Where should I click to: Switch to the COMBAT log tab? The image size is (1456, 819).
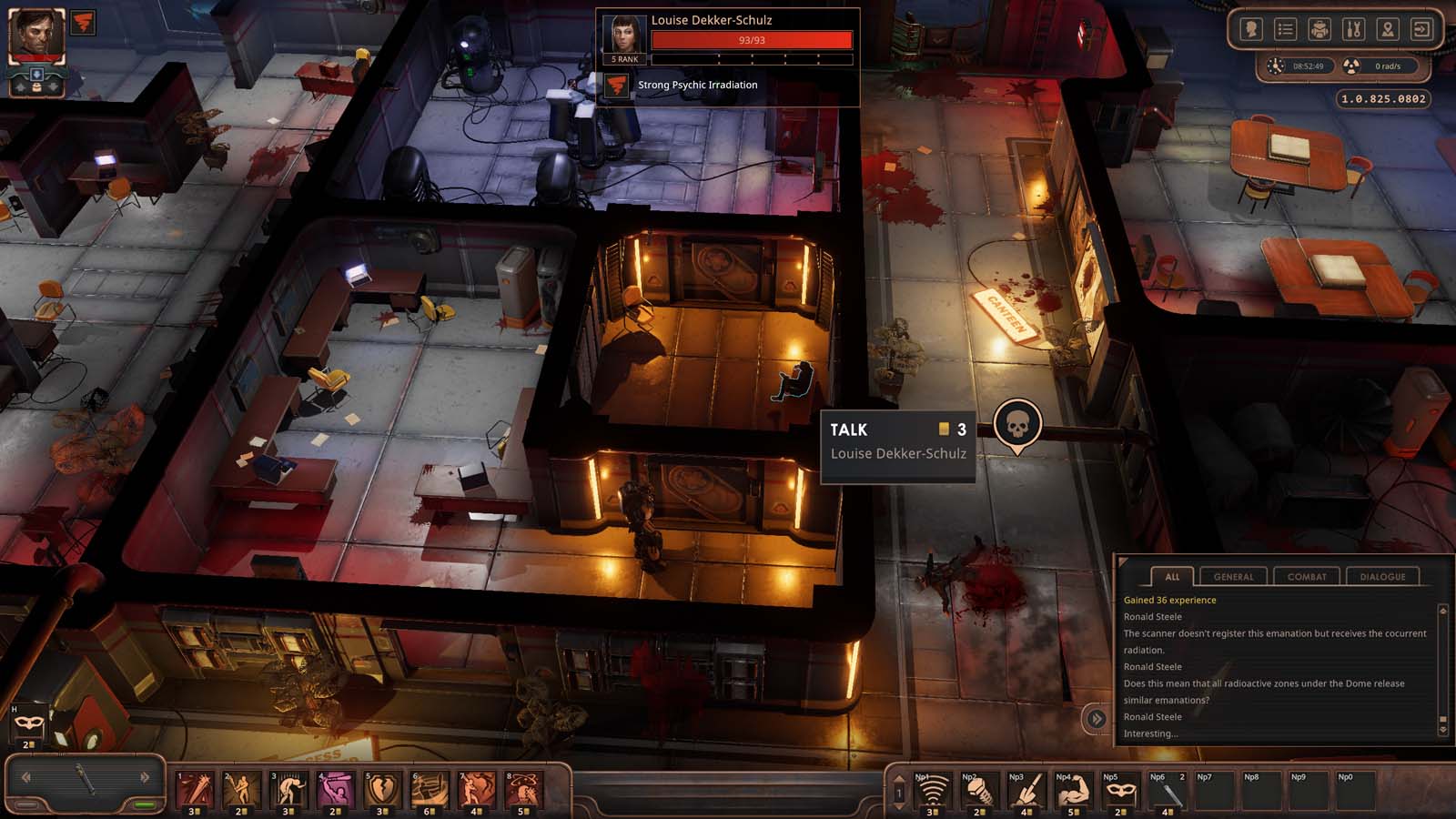pyautogui.click(x=1307, y=576)
